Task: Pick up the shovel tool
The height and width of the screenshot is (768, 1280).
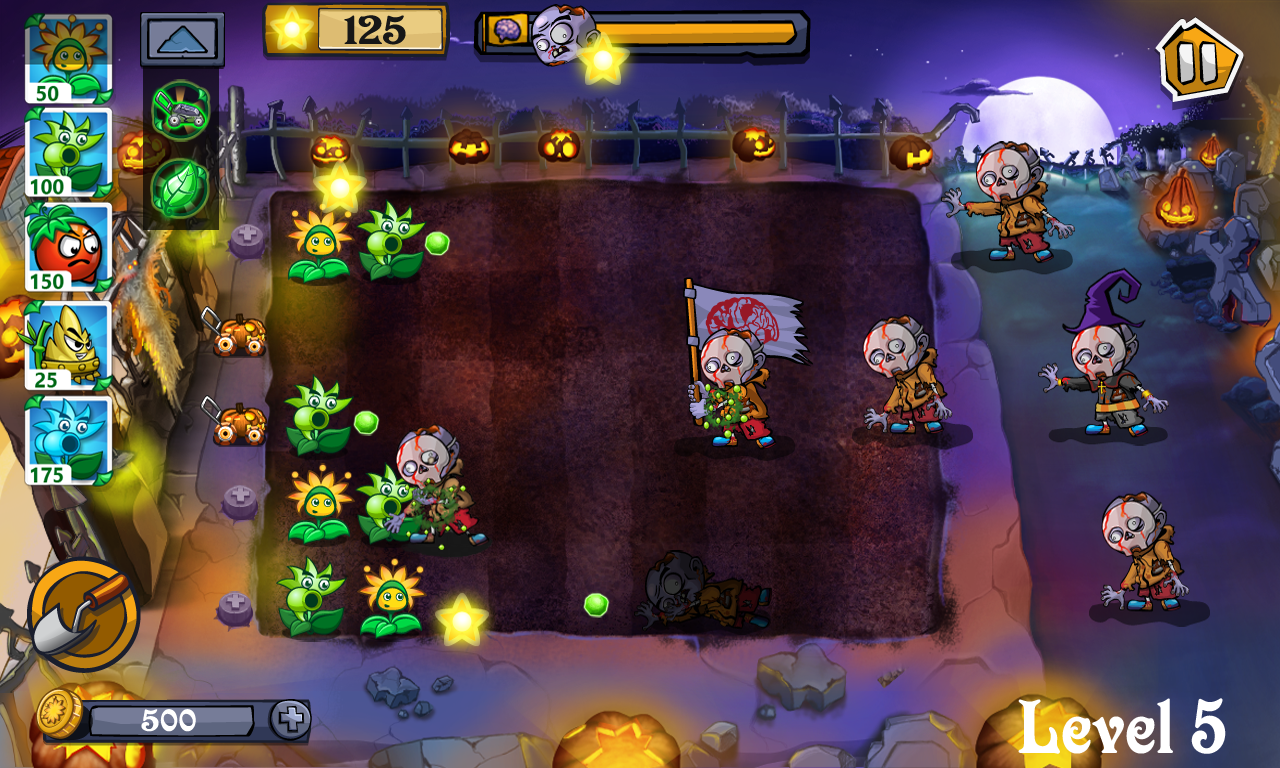Action: tap(83, 614)
